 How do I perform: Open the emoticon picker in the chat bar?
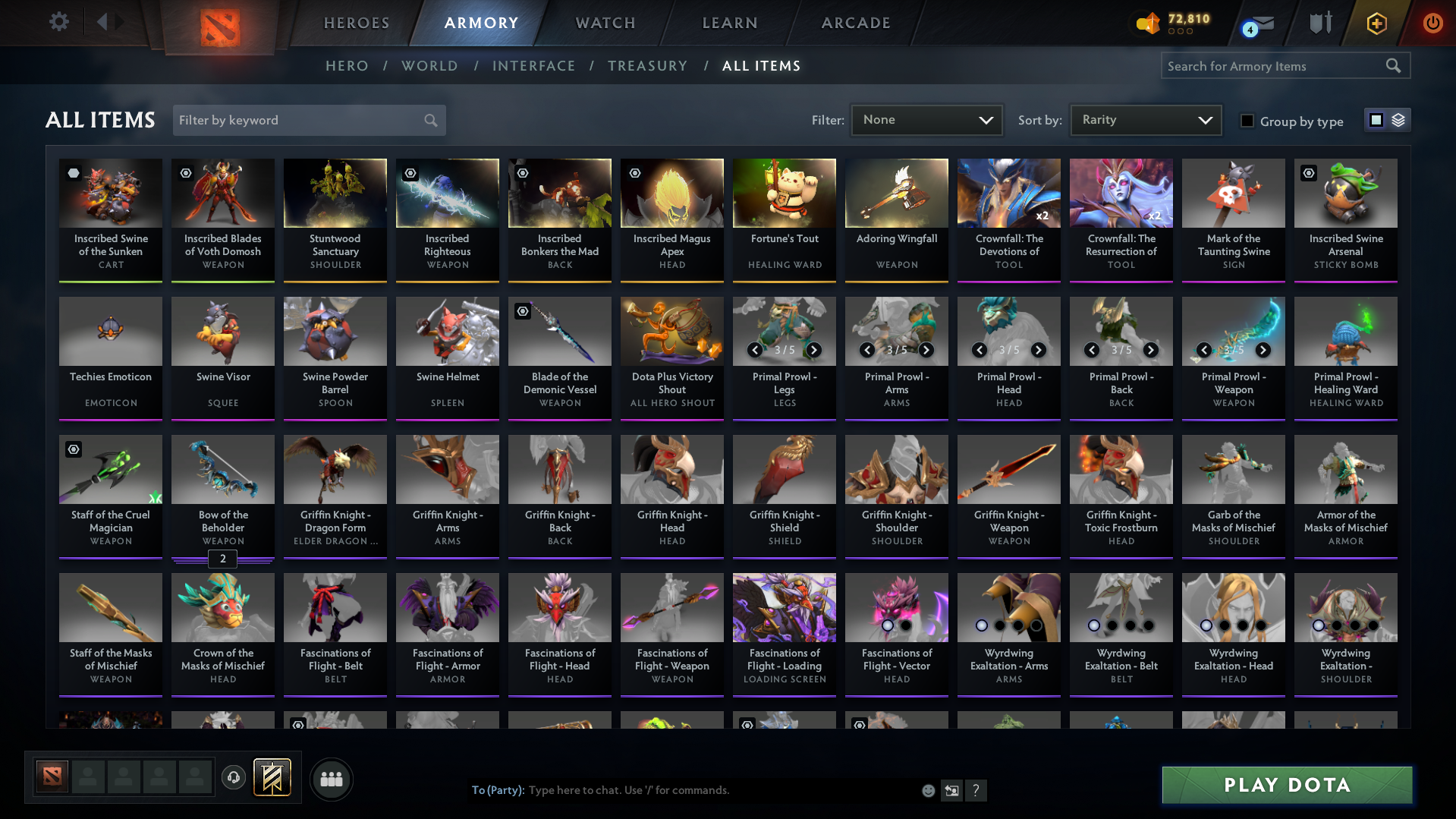pos(928,790)
